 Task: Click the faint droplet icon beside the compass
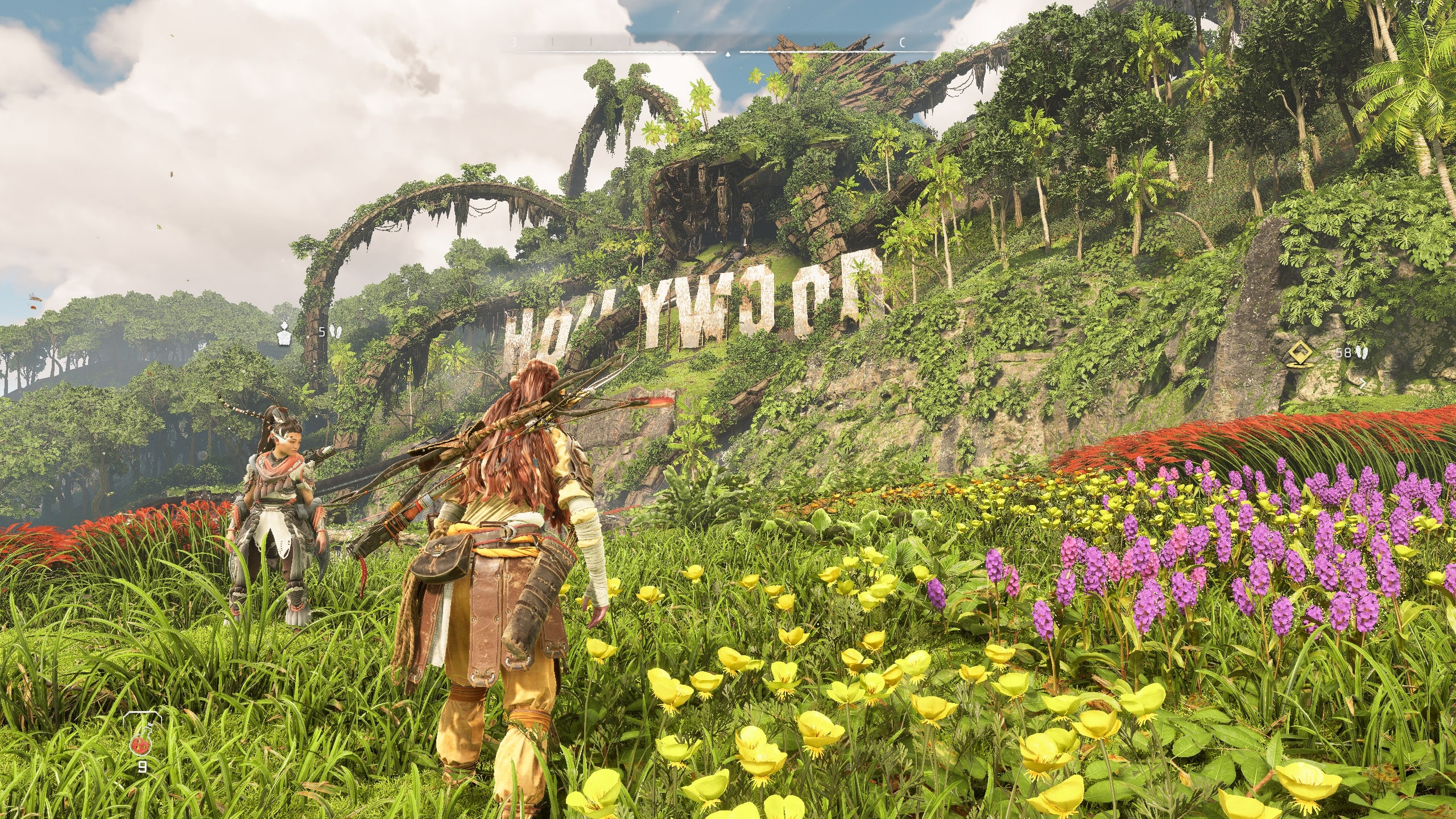point(961,38)
